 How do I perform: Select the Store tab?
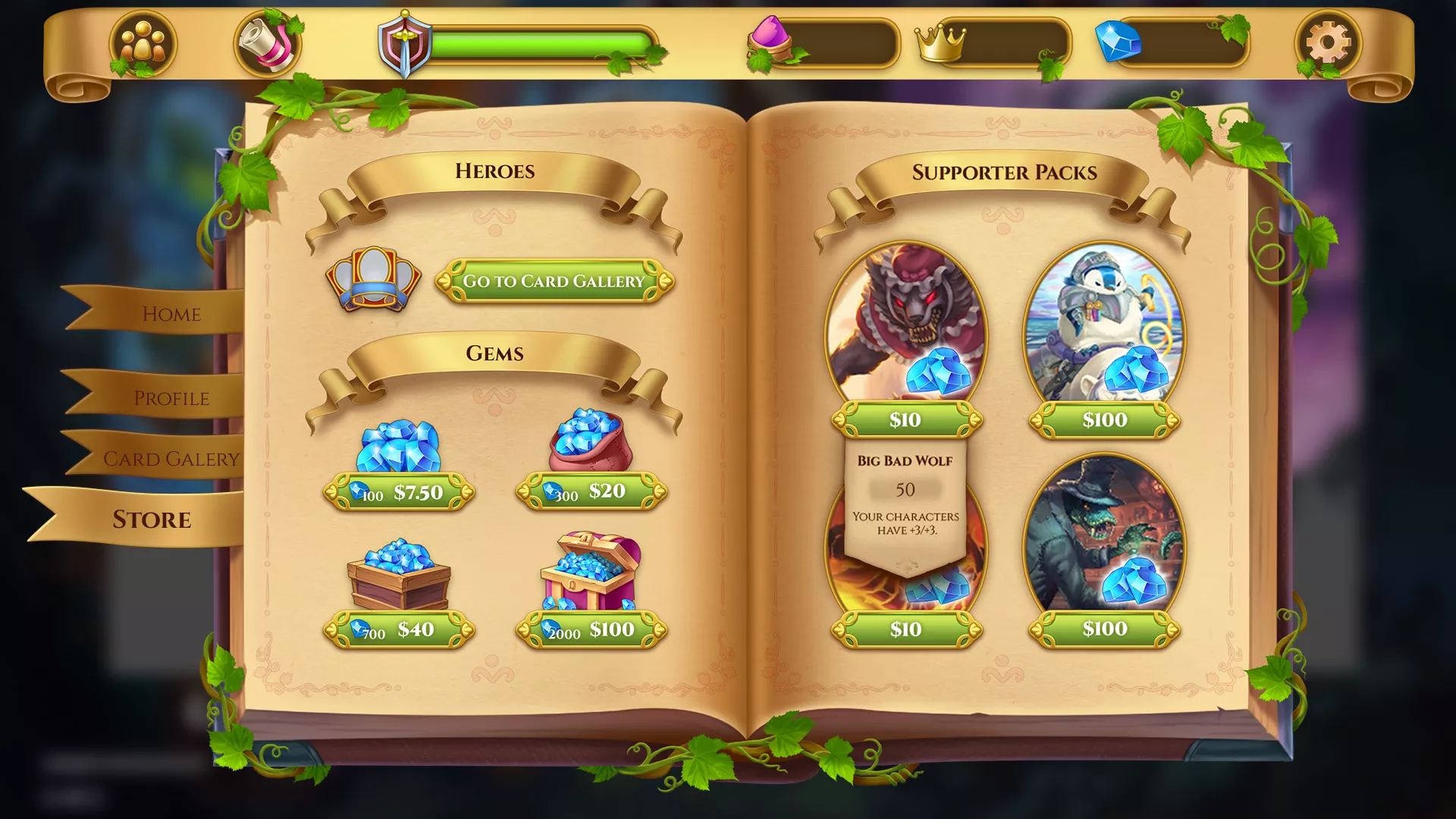[x=151, y=519]
